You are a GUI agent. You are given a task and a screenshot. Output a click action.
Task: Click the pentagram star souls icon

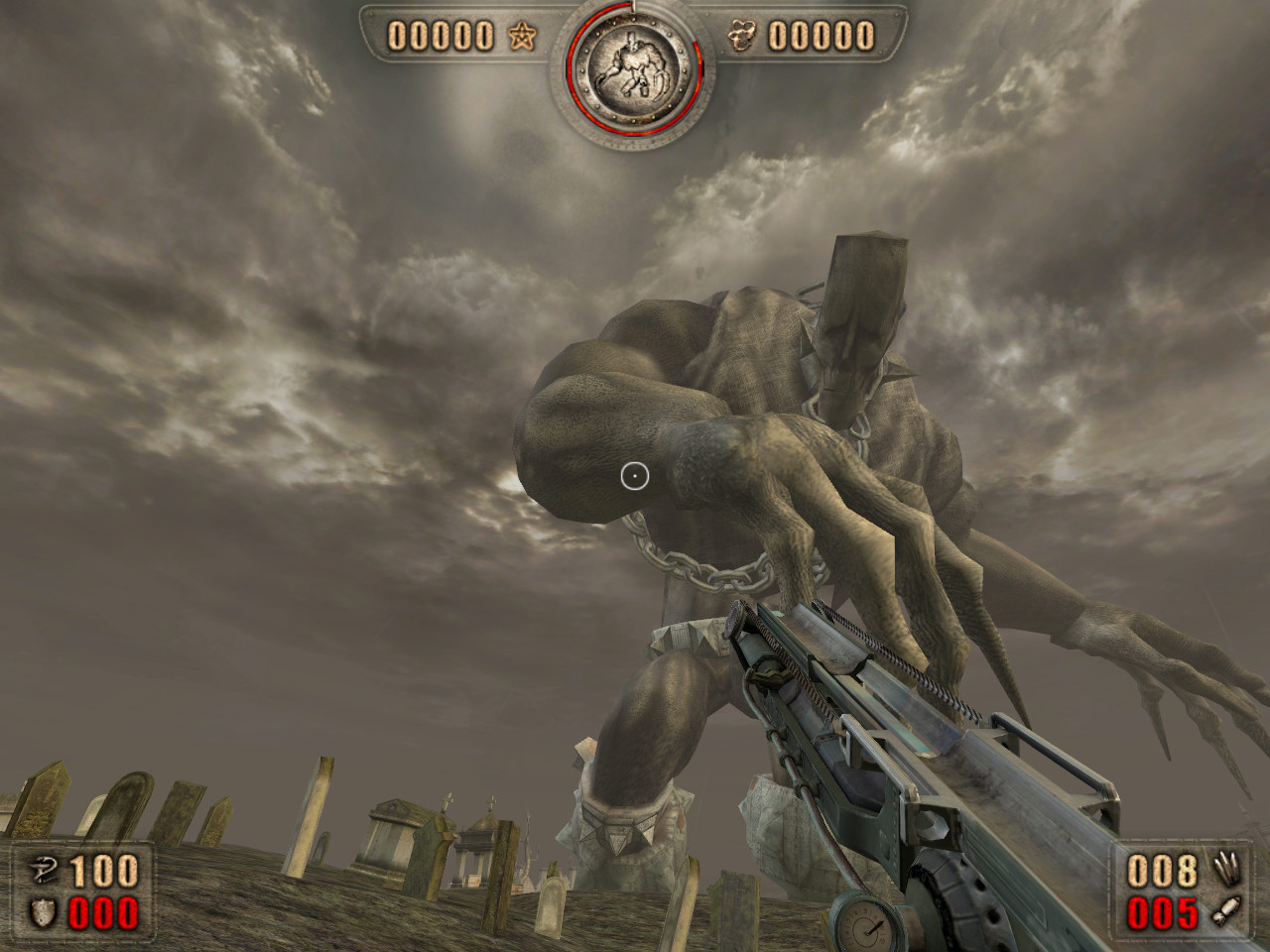point(521,38)
